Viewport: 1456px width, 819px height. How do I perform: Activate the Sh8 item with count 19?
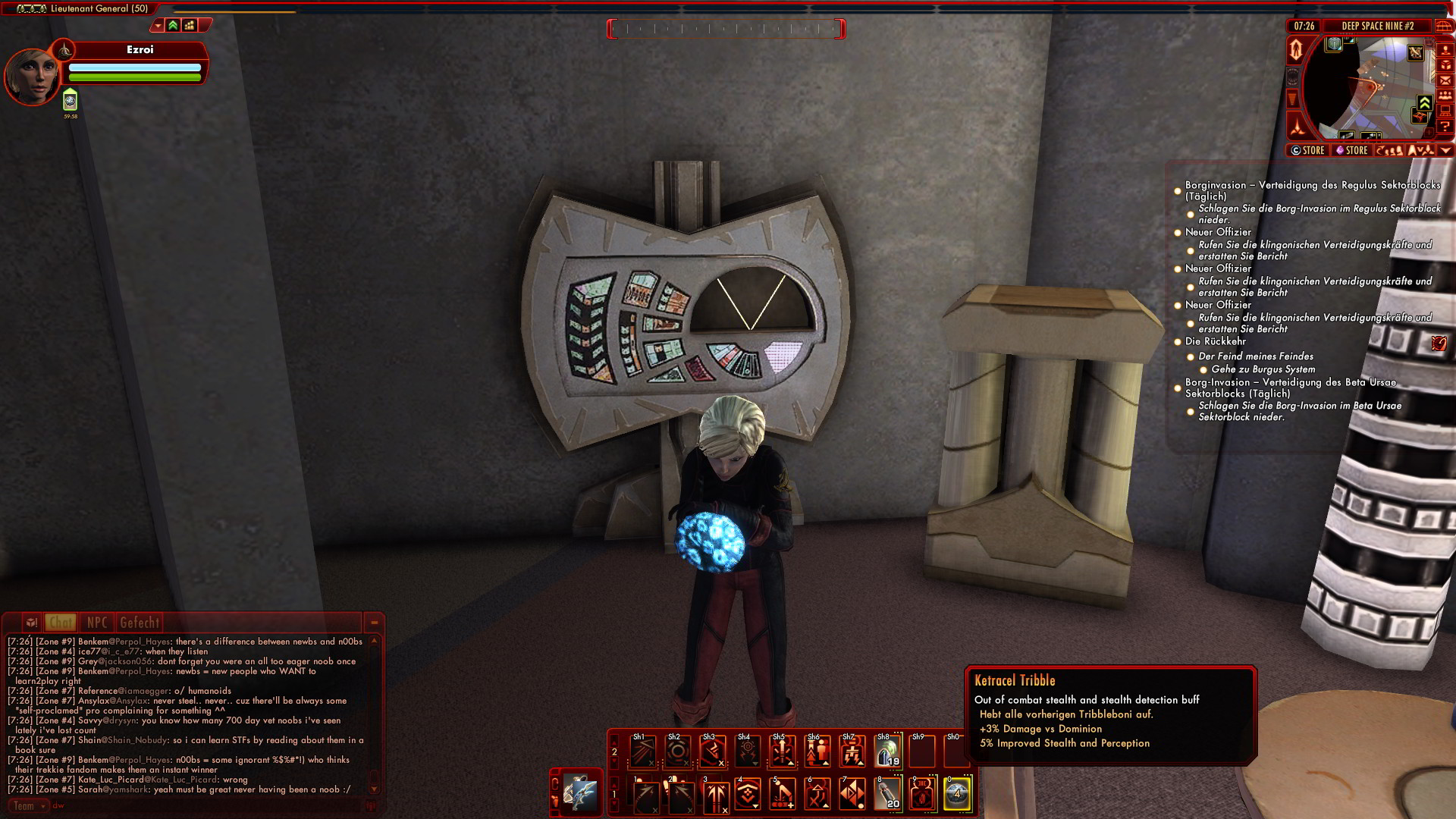pos(887,752)
